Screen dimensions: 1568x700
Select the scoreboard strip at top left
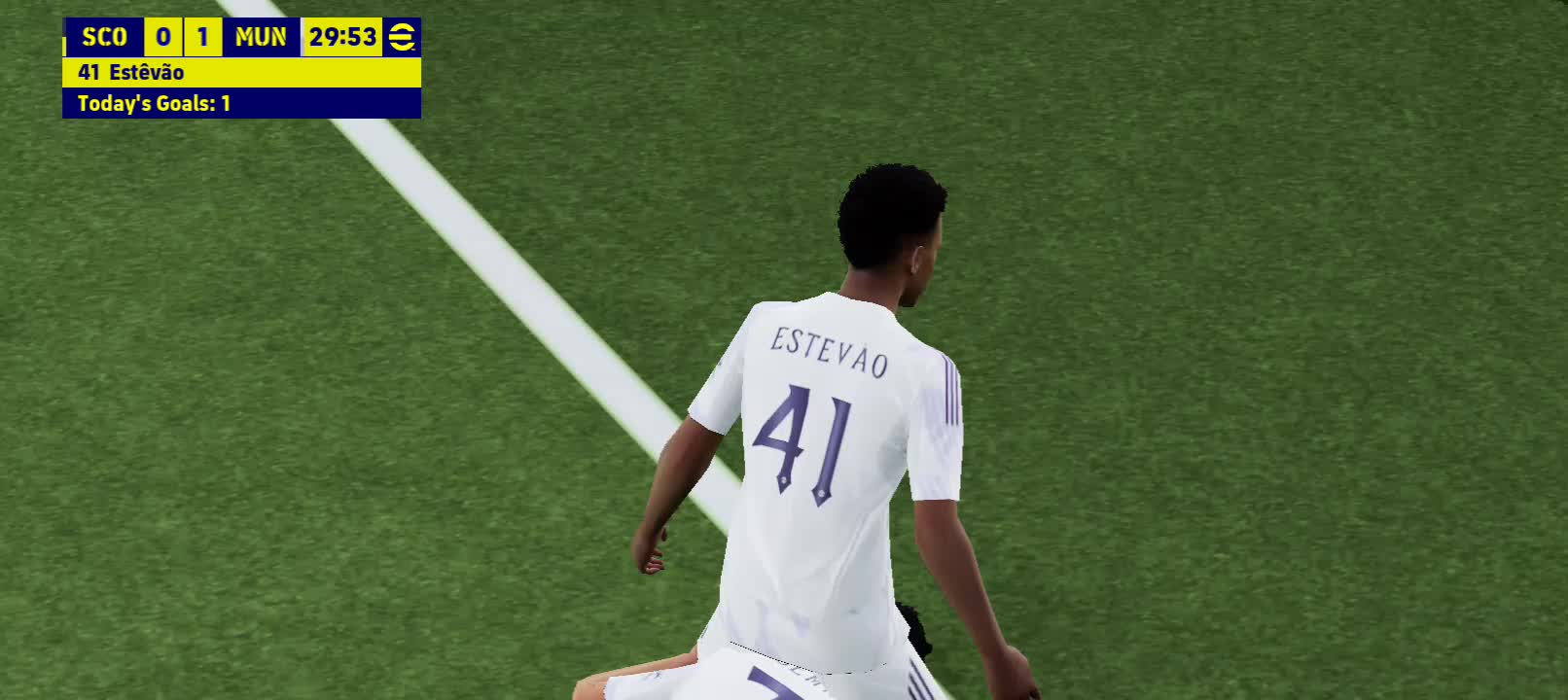click(233, 37)
